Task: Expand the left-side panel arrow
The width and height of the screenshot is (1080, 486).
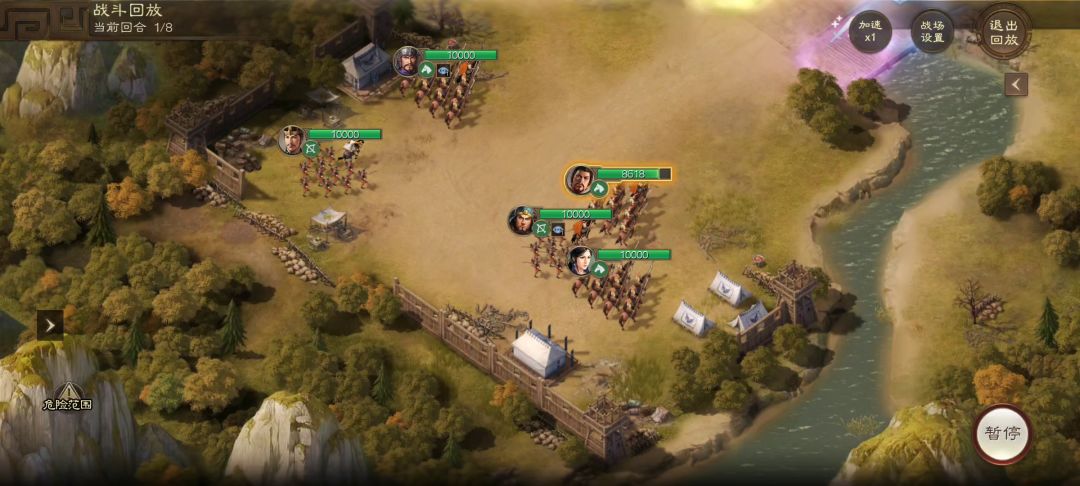Action: [x=50, y=323]
